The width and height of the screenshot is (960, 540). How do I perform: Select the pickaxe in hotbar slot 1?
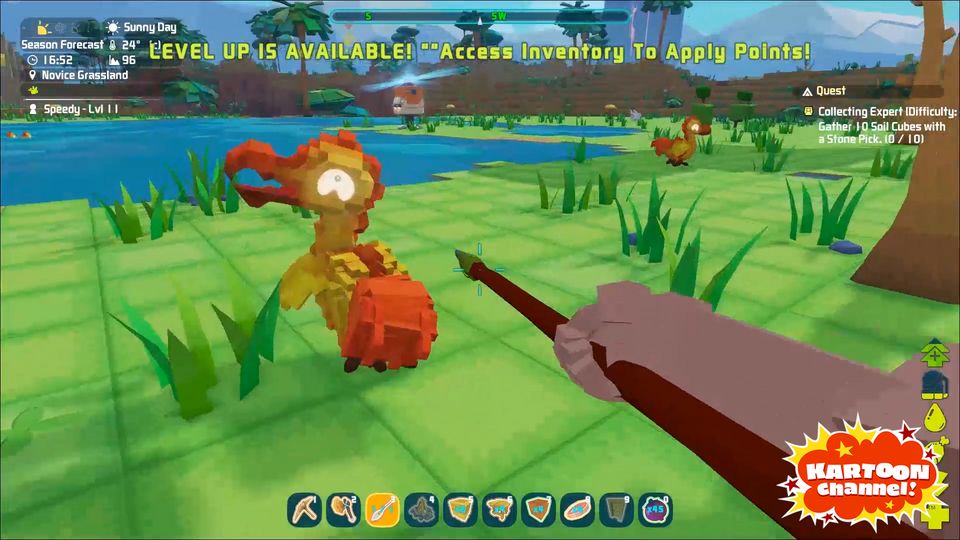click(305, 510)
